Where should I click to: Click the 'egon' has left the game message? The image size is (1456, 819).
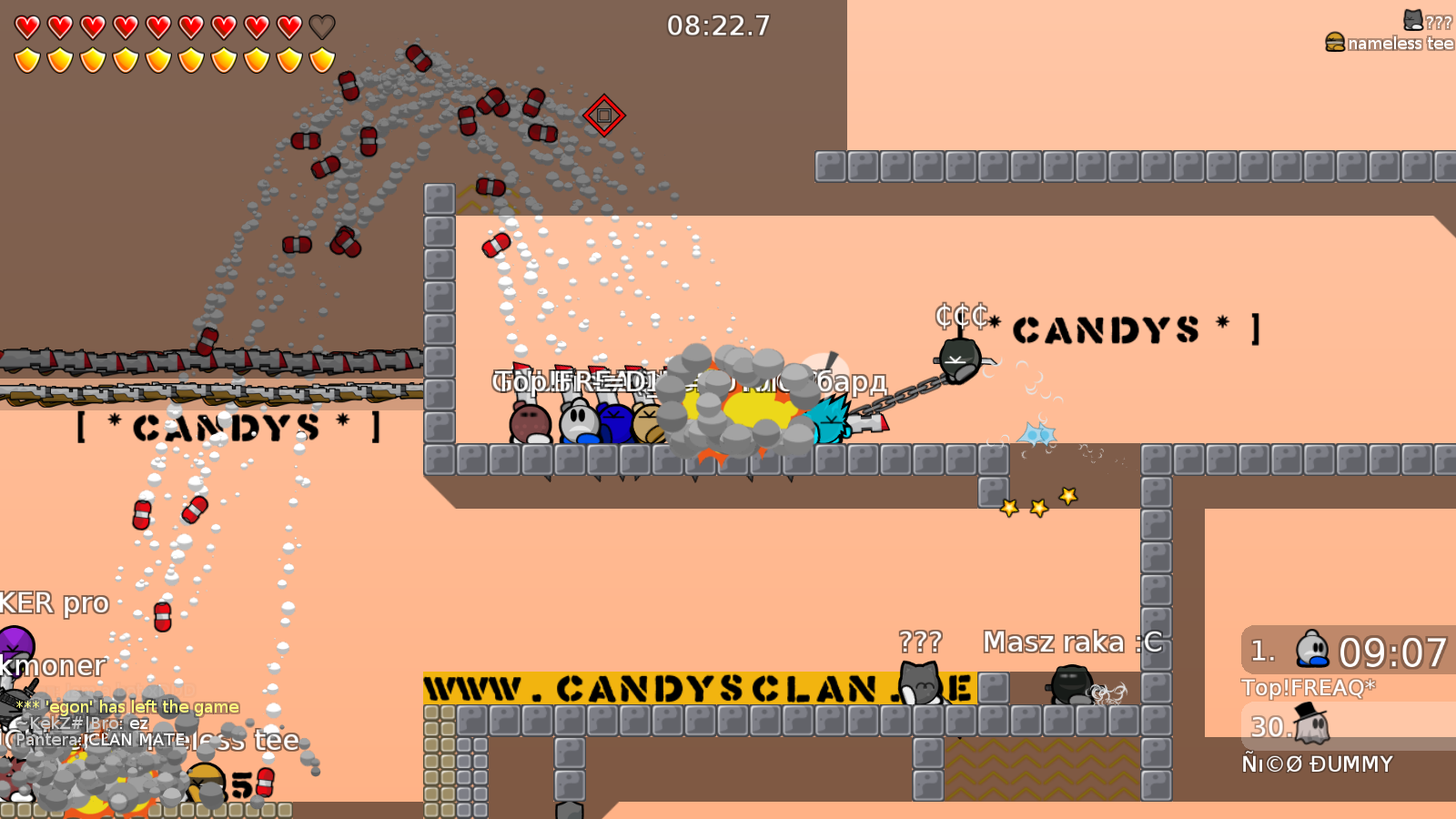(127, 706)
